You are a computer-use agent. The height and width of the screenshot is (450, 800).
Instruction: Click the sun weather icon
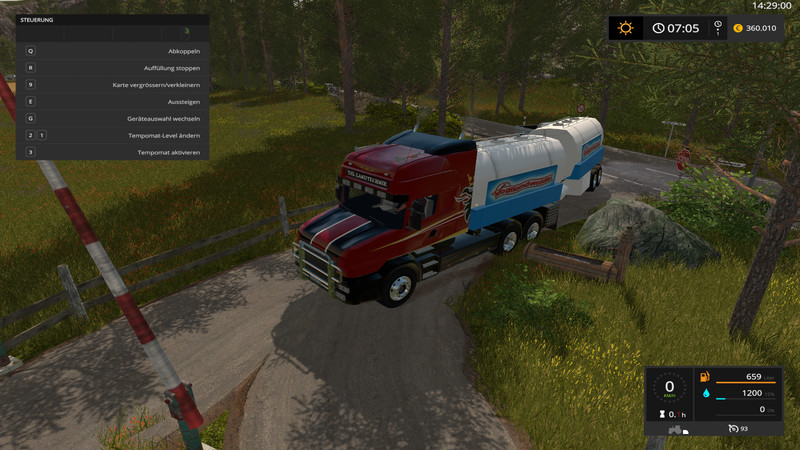pos(626,28)
